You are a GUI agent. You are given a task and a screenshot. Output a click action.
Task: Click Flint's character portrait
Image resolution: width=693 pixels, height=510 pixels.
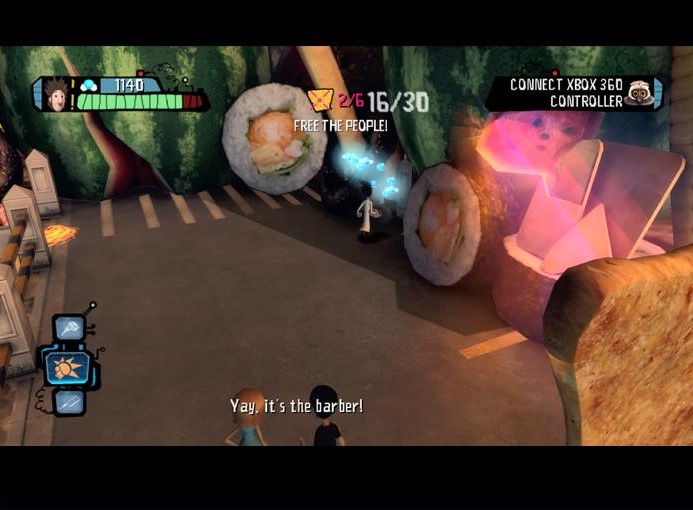[54, 94]
